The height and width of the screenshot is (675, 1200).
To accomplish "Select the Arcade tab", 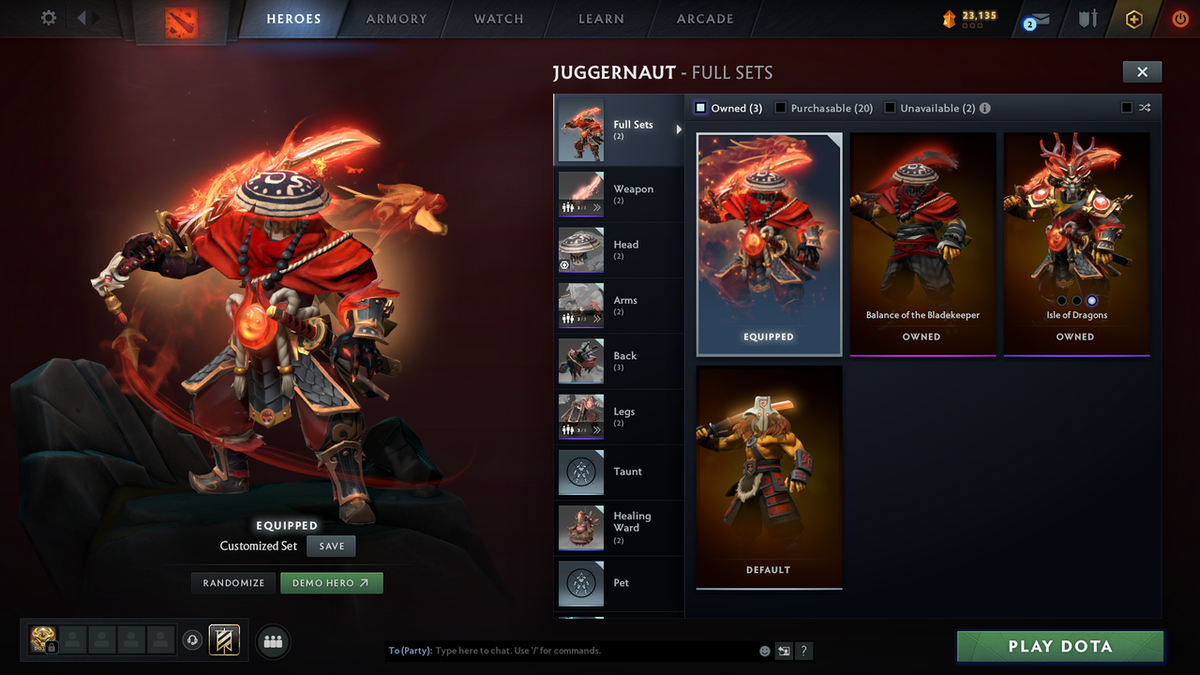I will pyautogui.click(x=705, y=19).
